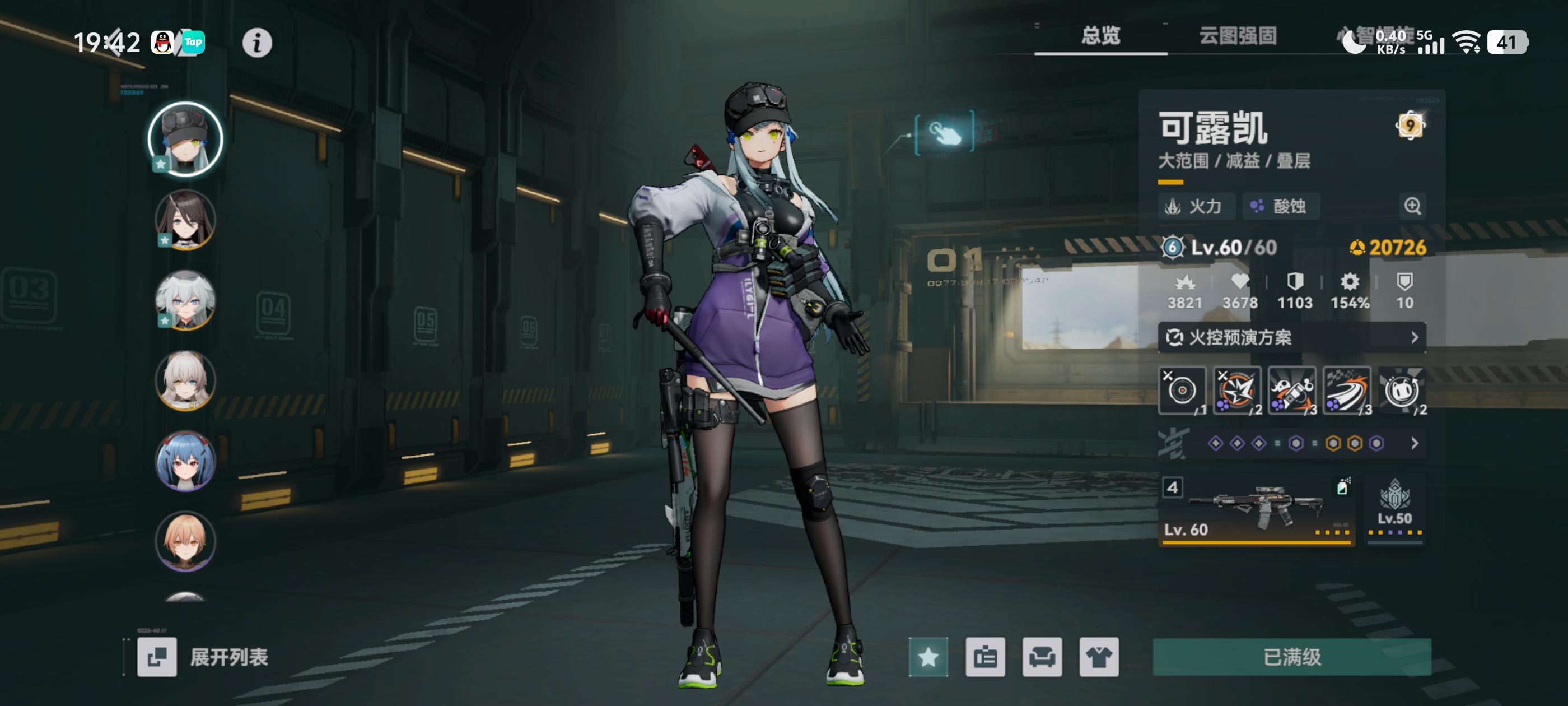Select the 总览 overview tab
1568x706 pixels.
[1102, 36]
